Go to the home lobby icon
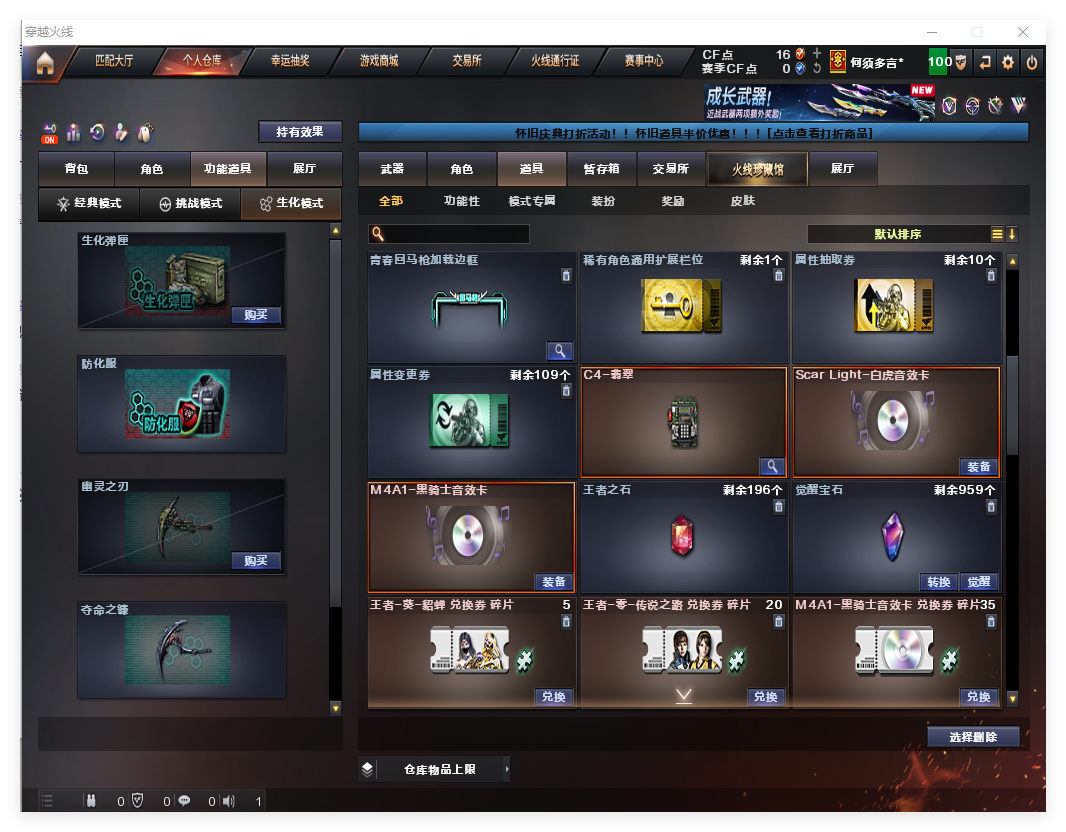 click(44, 64)
